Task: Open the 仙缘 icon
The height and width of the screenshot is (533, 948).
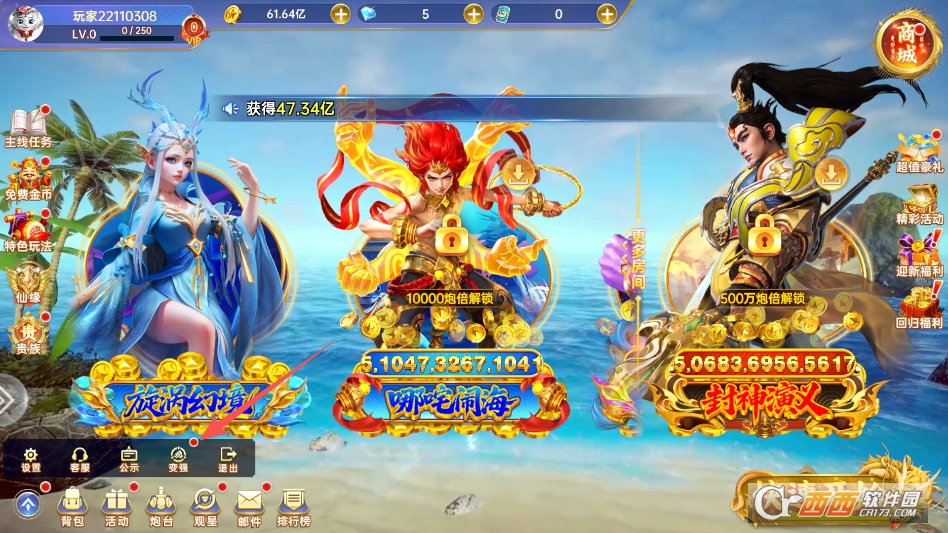Action: click(x=27, y=282)
